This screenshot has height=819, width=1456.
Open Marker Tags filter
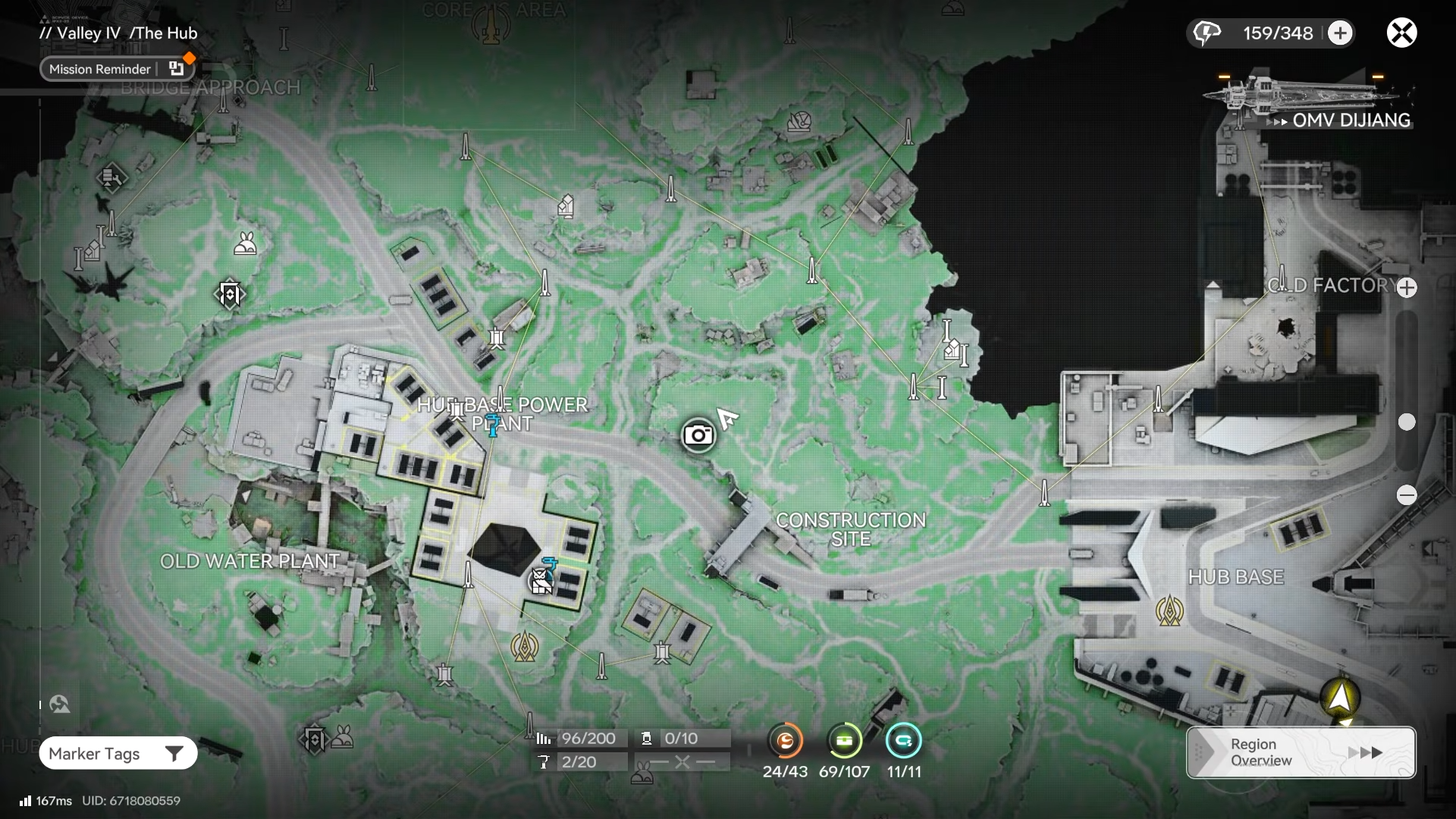coord(118,754)
